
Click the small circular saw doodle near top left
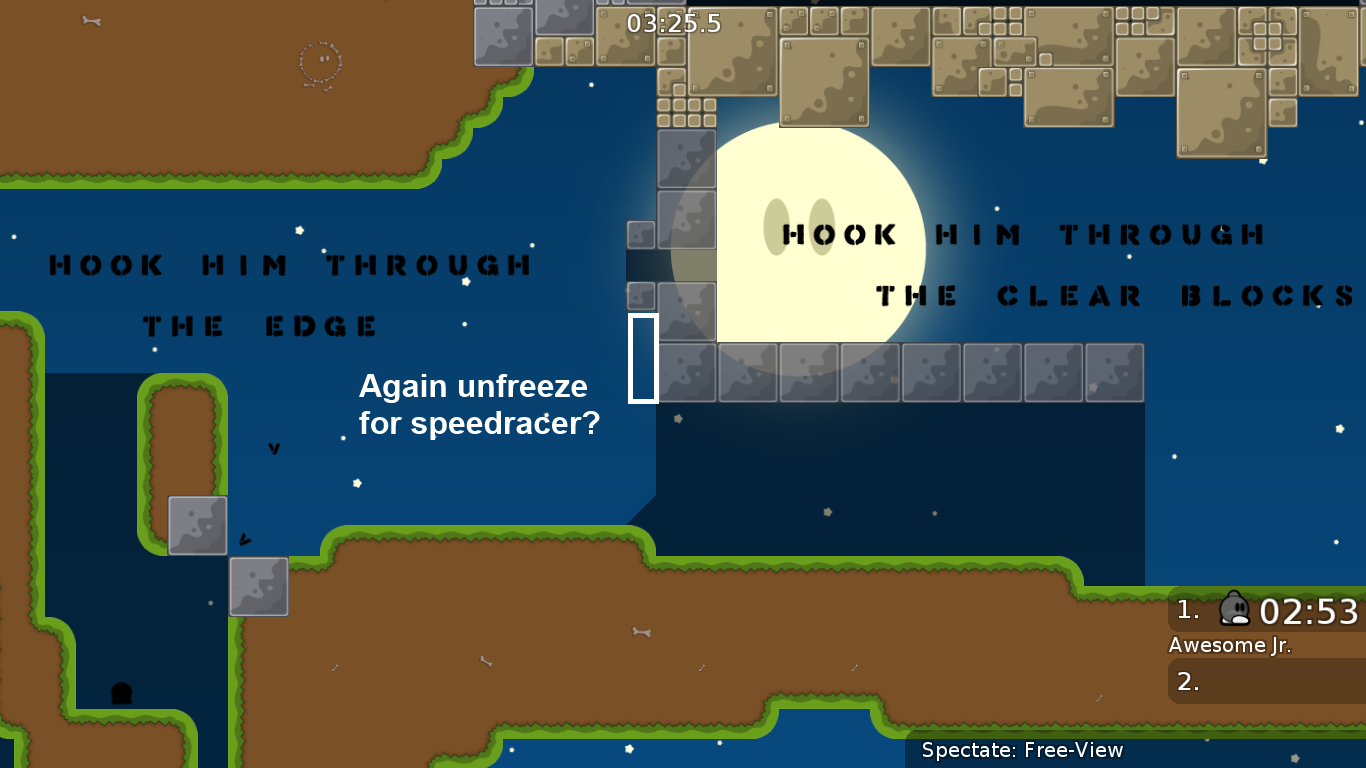click(x=321, y=62)
